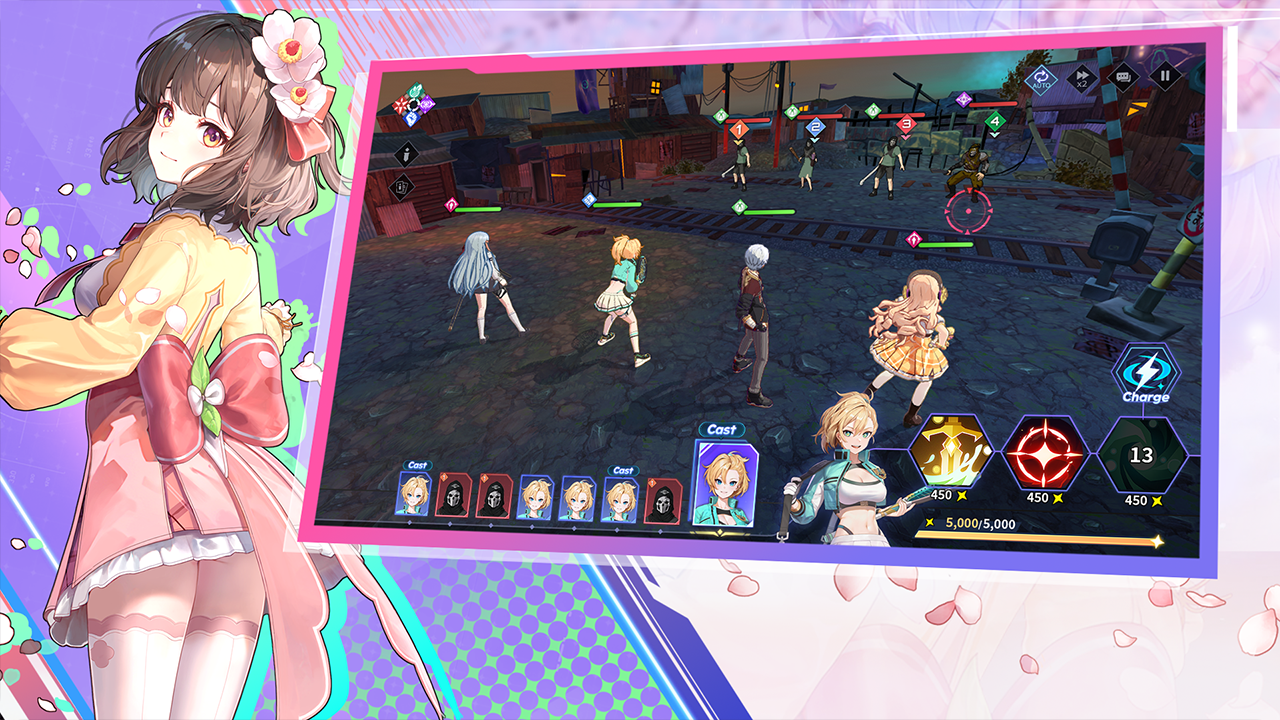This screenshot has height=720, width=1280.
Task: Select the helmeted knight portrait in the party bar
Action: pyautogui.click(x=454, y=494)
